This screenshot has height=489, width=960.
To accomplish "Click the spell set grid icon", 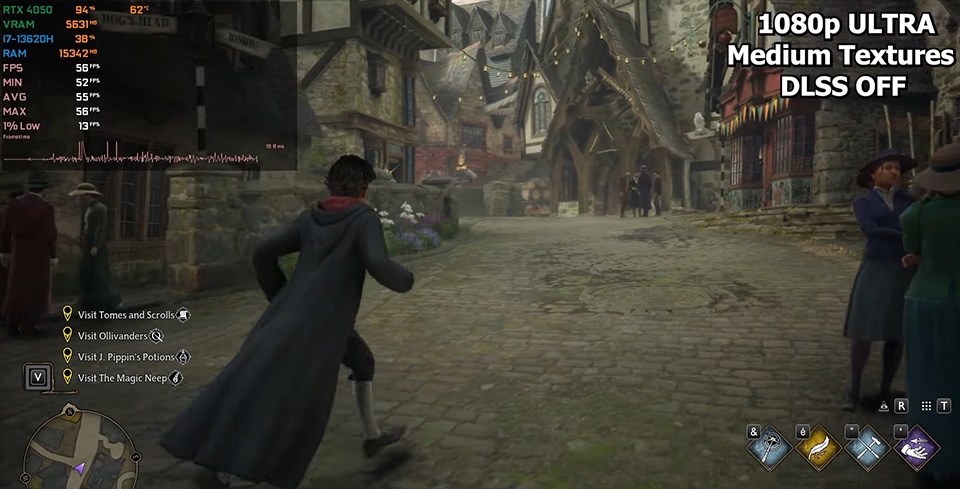I will (927, 407).
